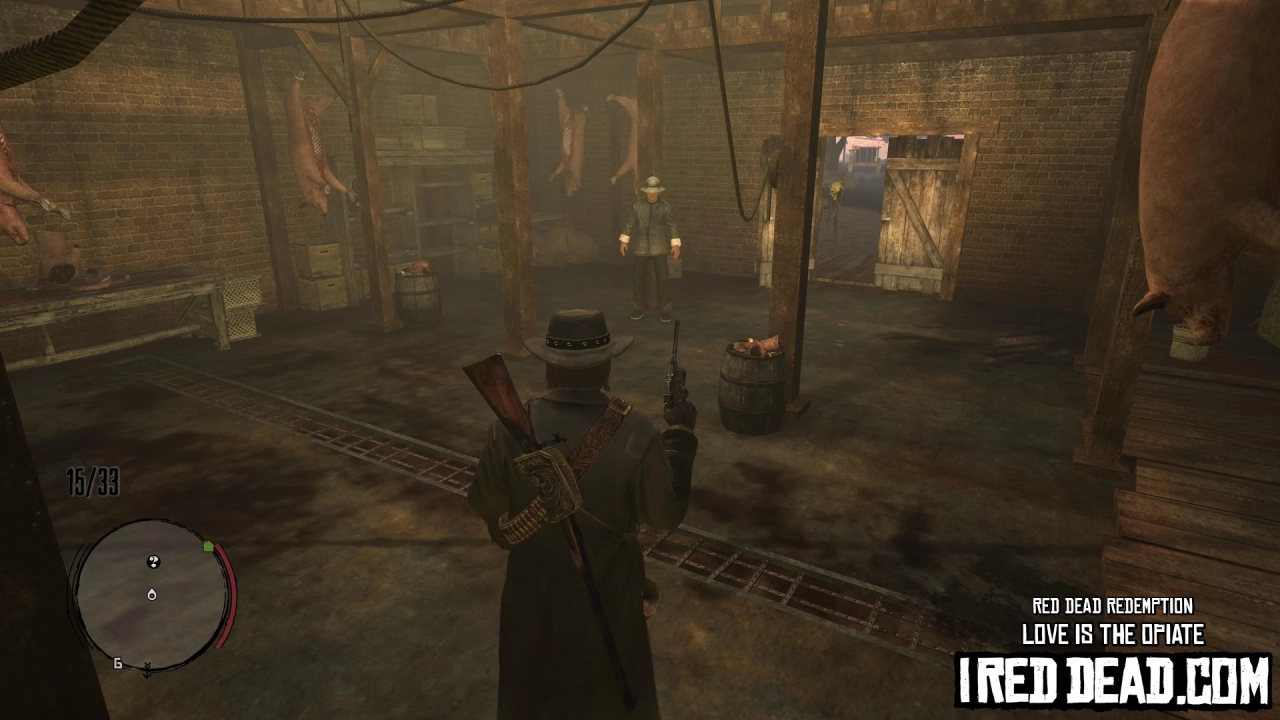Click the player marker inside the minimap
1280x720 pixels.
click(152, 595)
